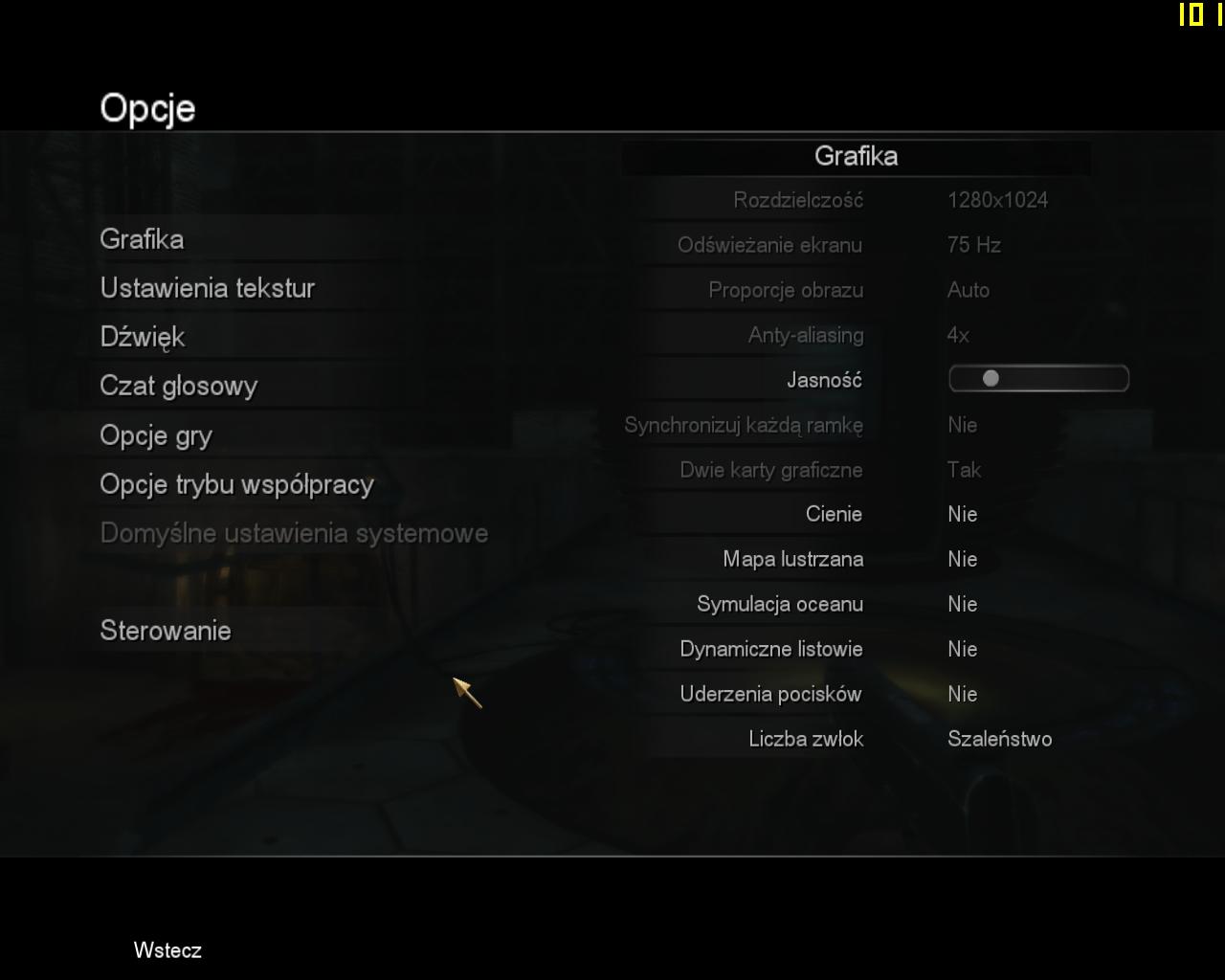Select Opcje trybu współpracy
The width and height of the screenshot is (1225, 980).
[x=236, y=484]
